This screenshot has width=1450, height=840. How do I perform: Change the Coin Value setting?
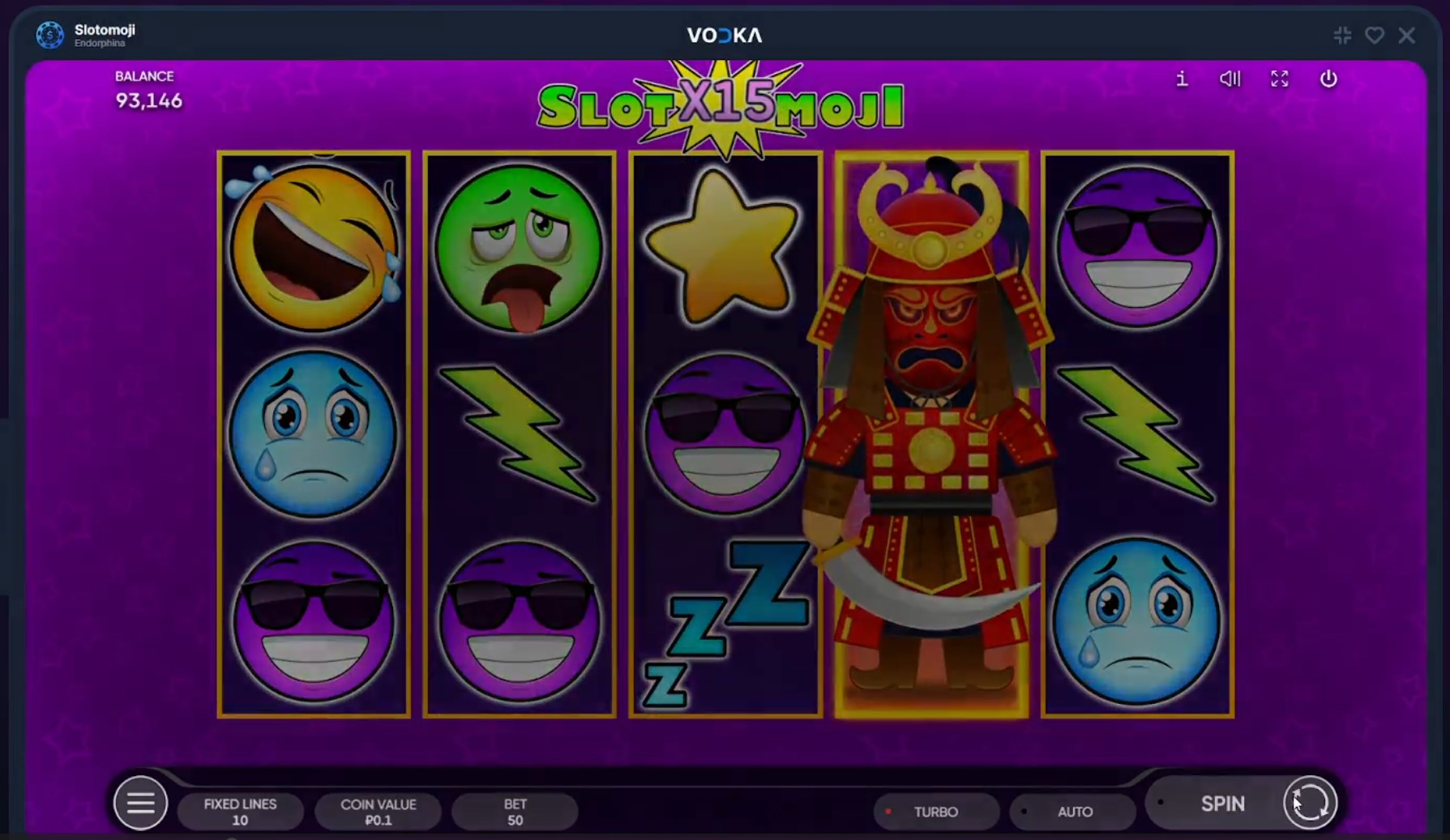(x=378, y=812)
